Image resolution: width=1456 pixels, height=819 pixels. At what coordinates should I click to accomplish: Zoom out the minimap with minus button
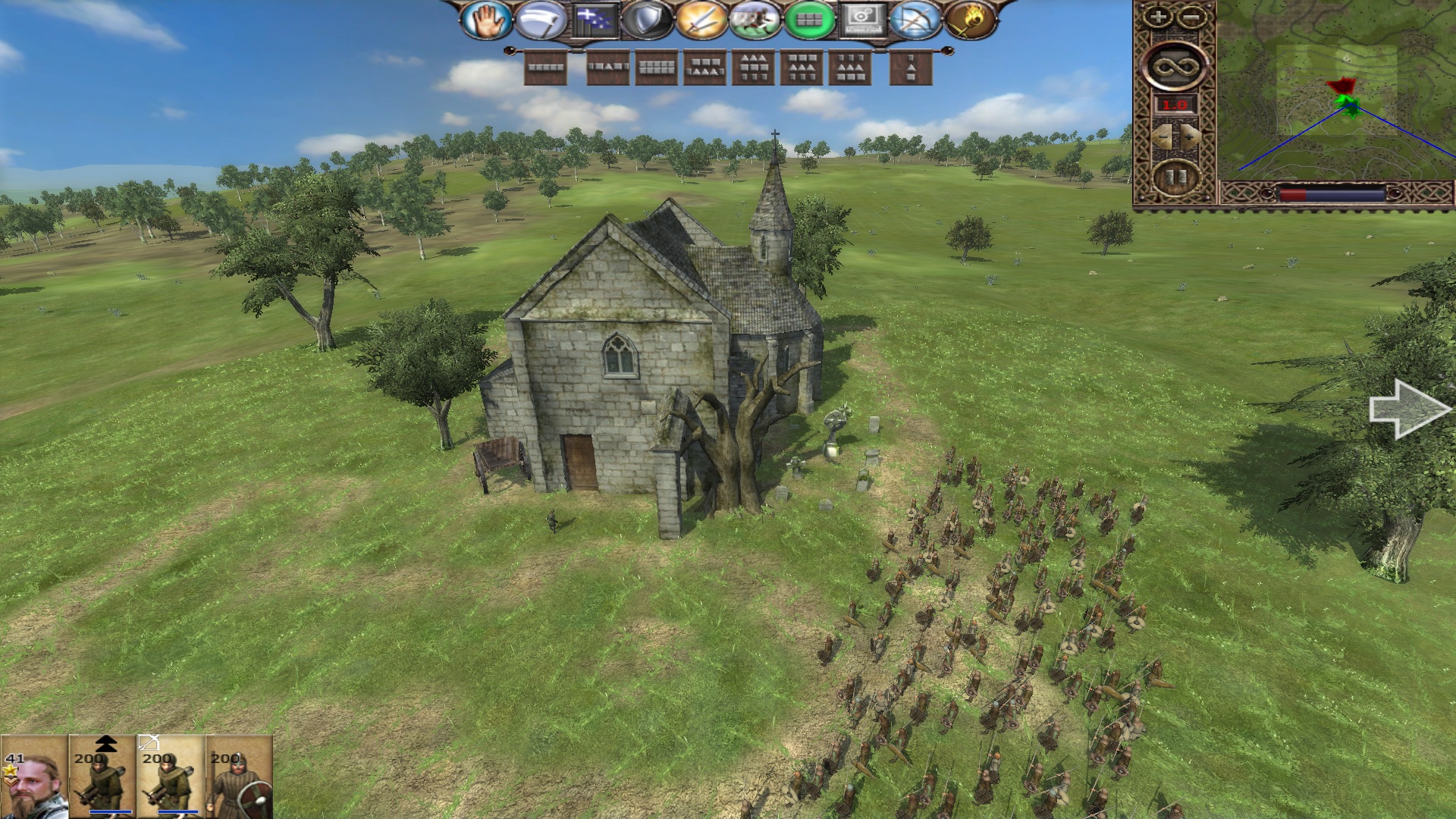[1191, 17]
